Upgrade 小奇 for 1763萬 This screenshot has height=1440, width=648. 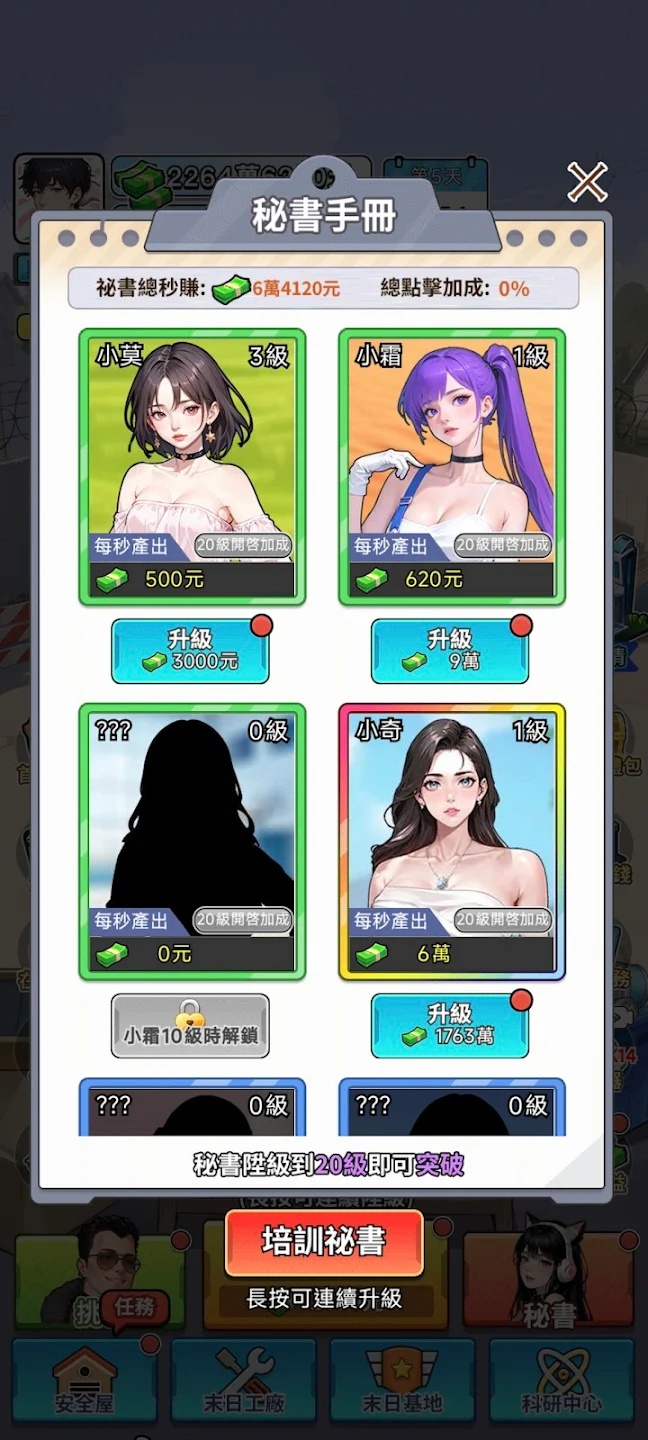click(449, 1025)
